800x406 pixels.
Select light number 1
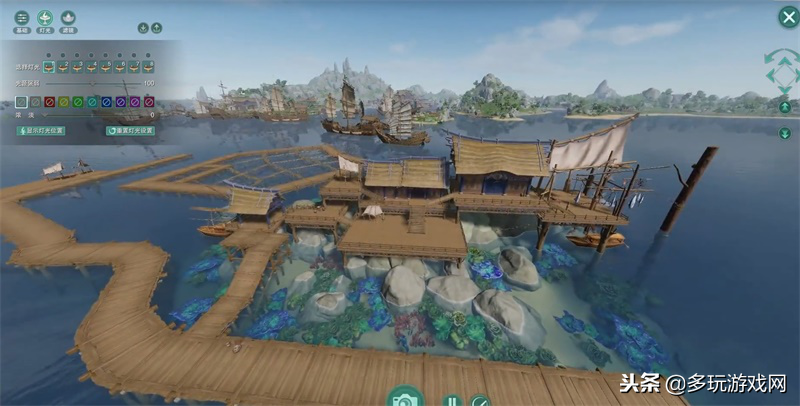click(x=47, y=66)
